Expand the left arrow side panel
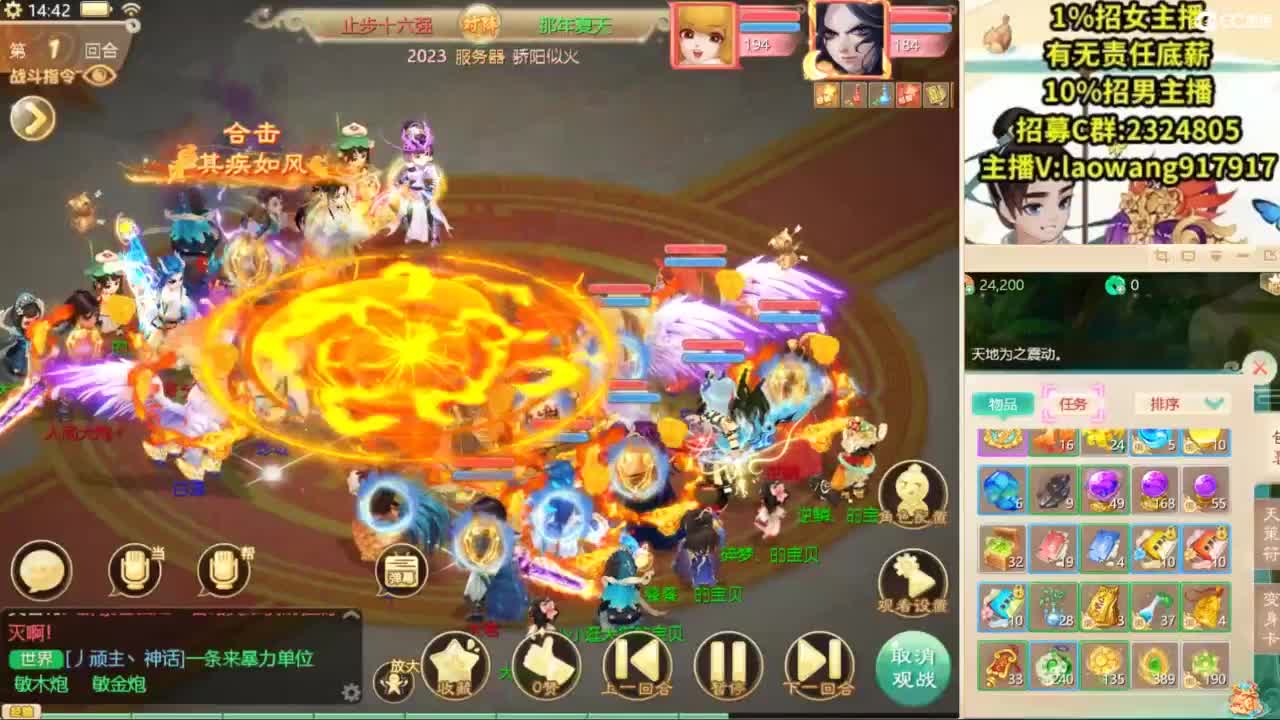The height and width of the screenshot is (720, 1280). [x=30, y=120]
